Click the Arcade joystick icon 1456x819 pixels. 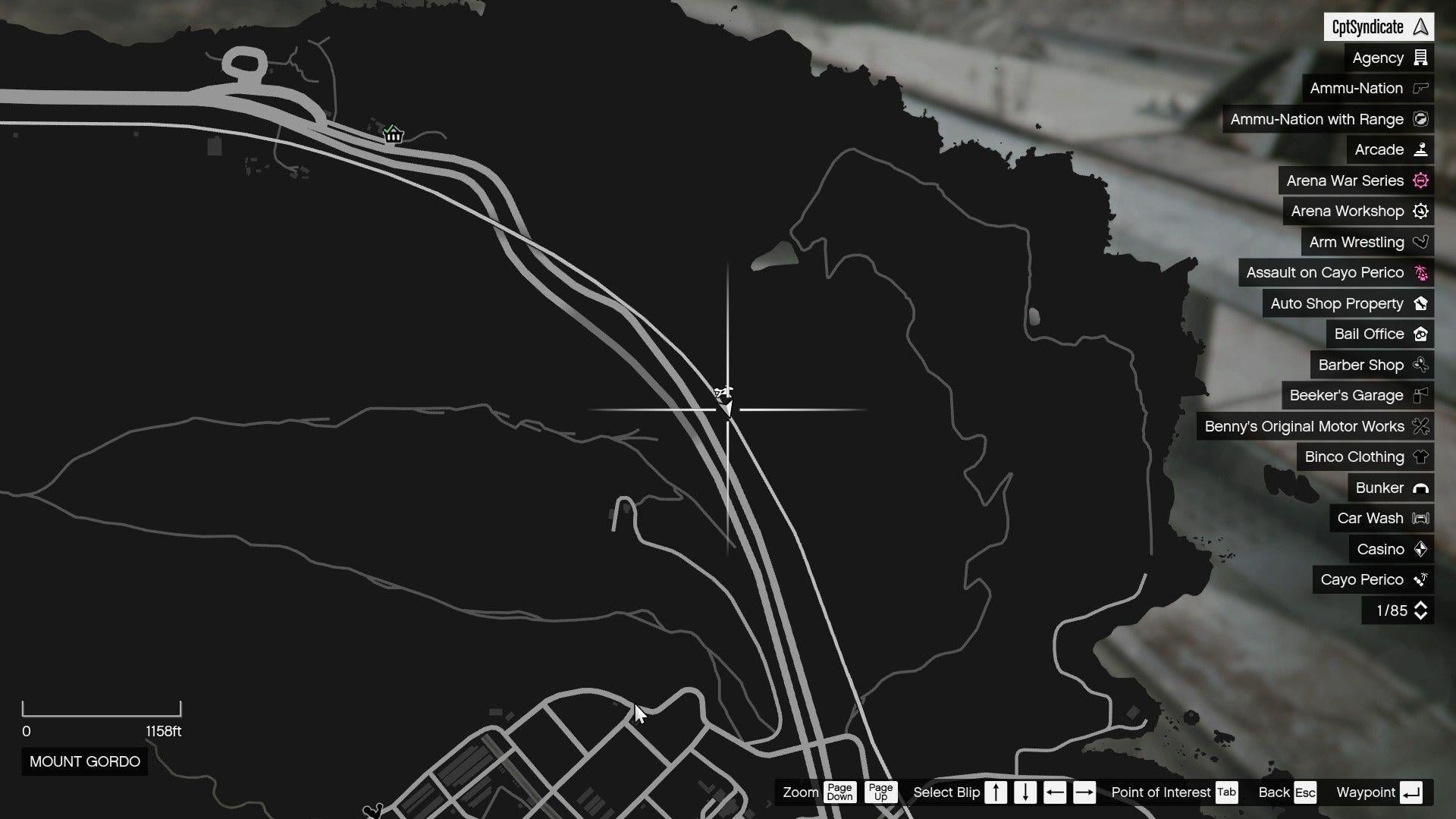tap(1421, 149)
